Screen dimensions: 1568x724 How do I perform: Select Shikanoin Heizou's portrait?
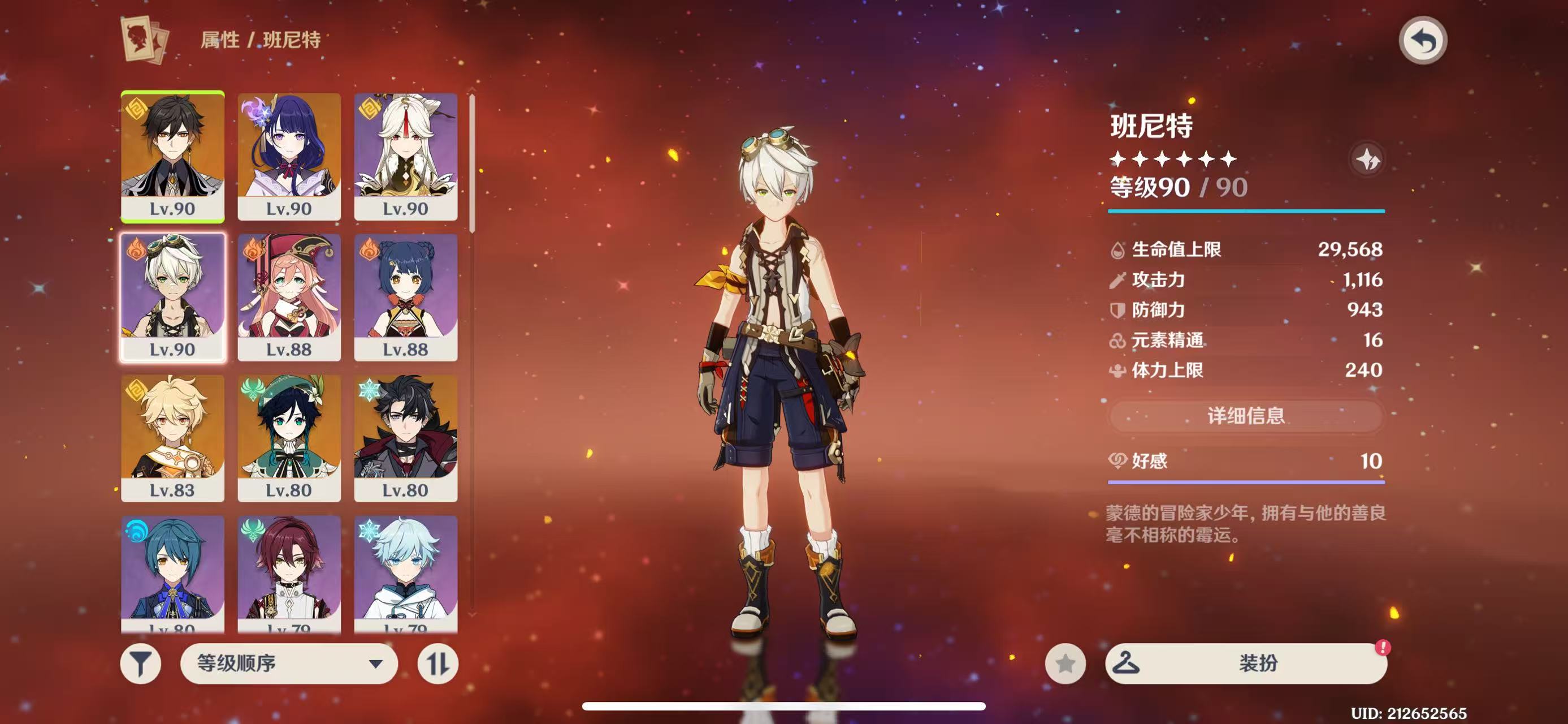289,572
